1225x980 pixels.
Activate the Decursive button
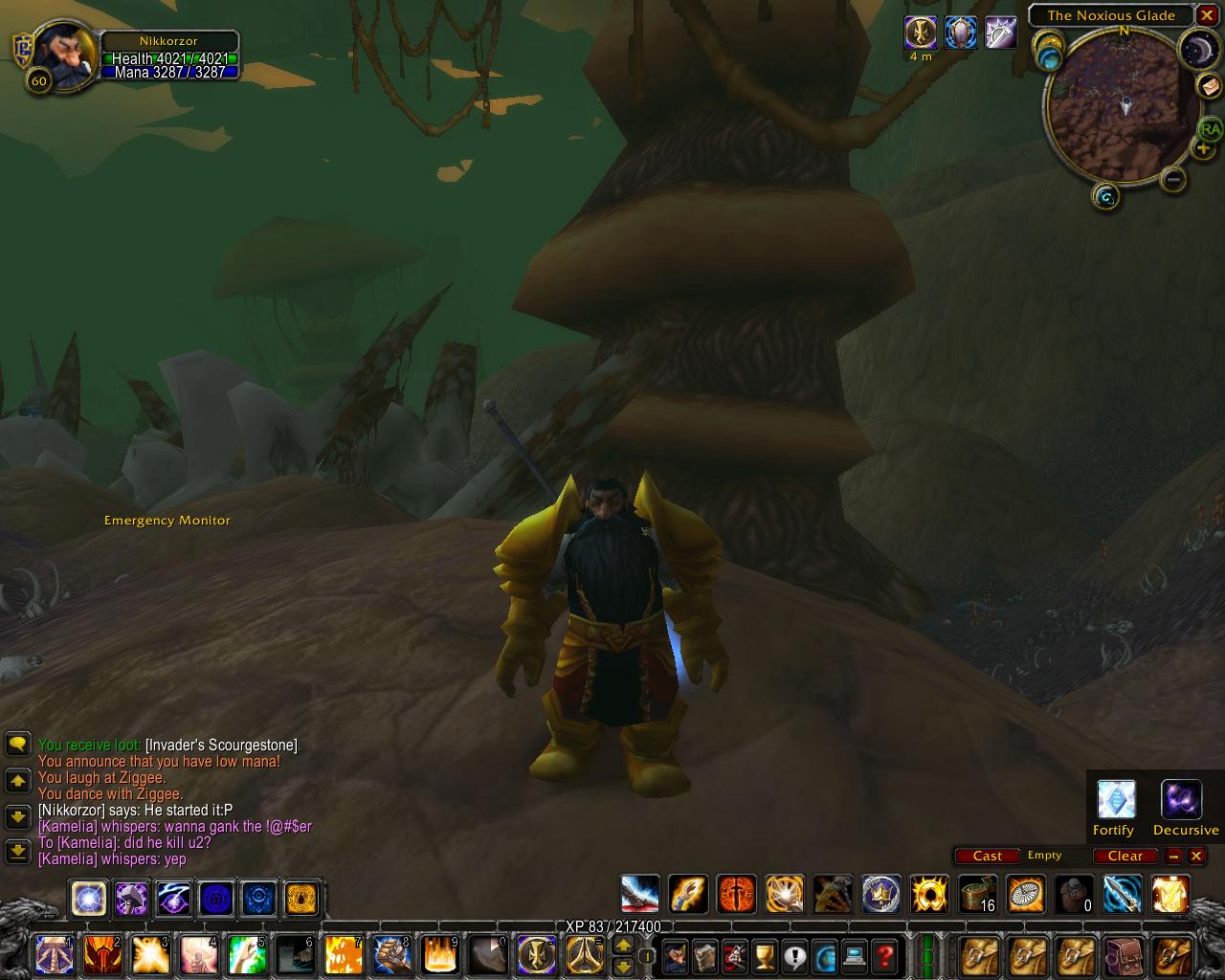click(x=1181, y=800)
